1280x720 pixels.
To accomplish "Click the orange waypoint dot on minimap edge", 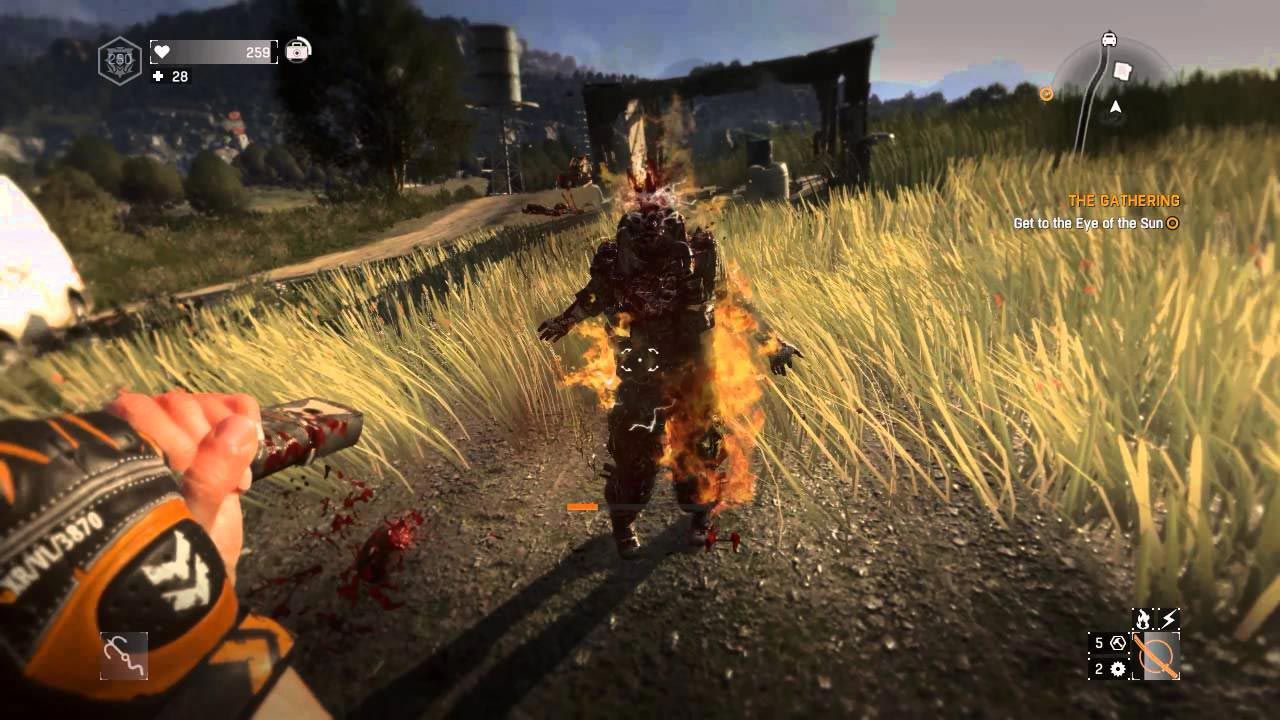I will [x=1046, y=92].
